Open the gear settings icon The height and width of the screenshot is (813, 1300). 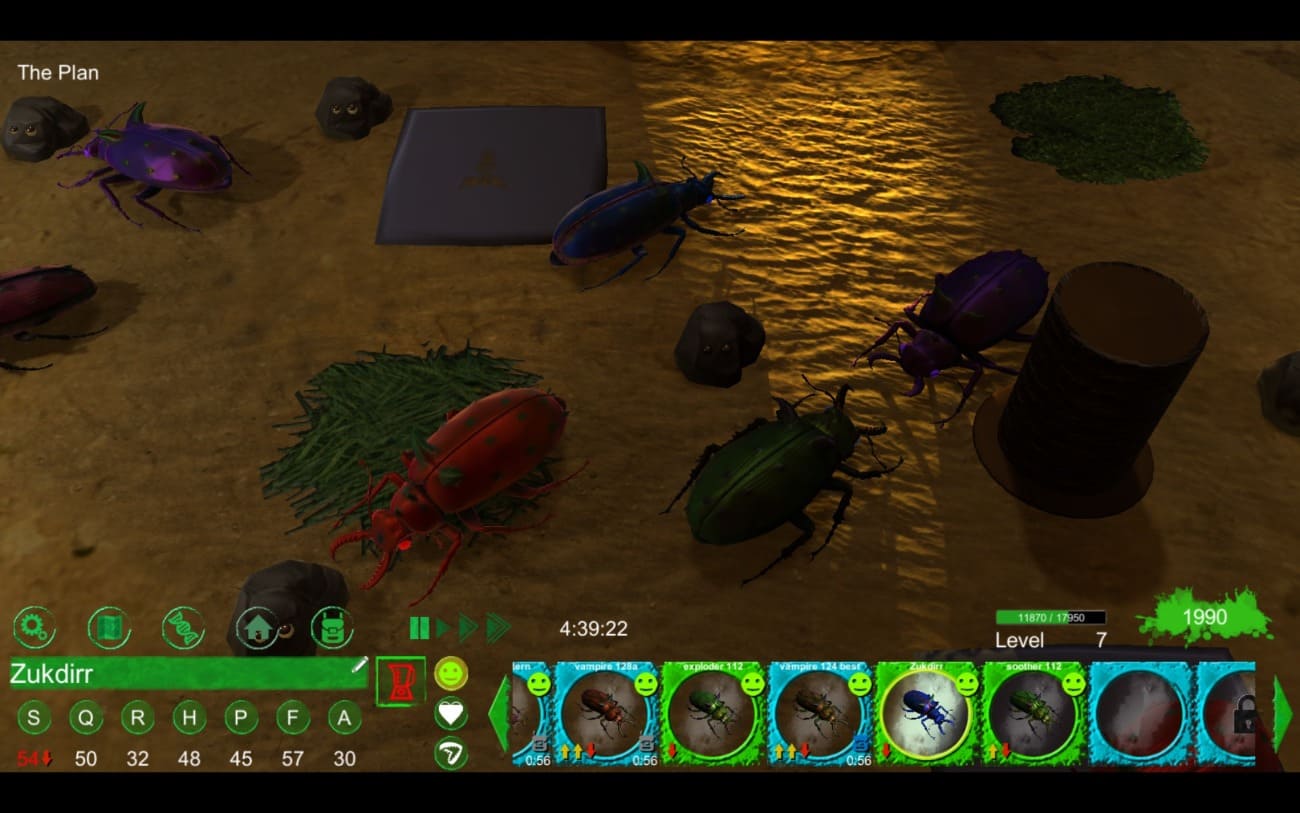pos(34,628)
